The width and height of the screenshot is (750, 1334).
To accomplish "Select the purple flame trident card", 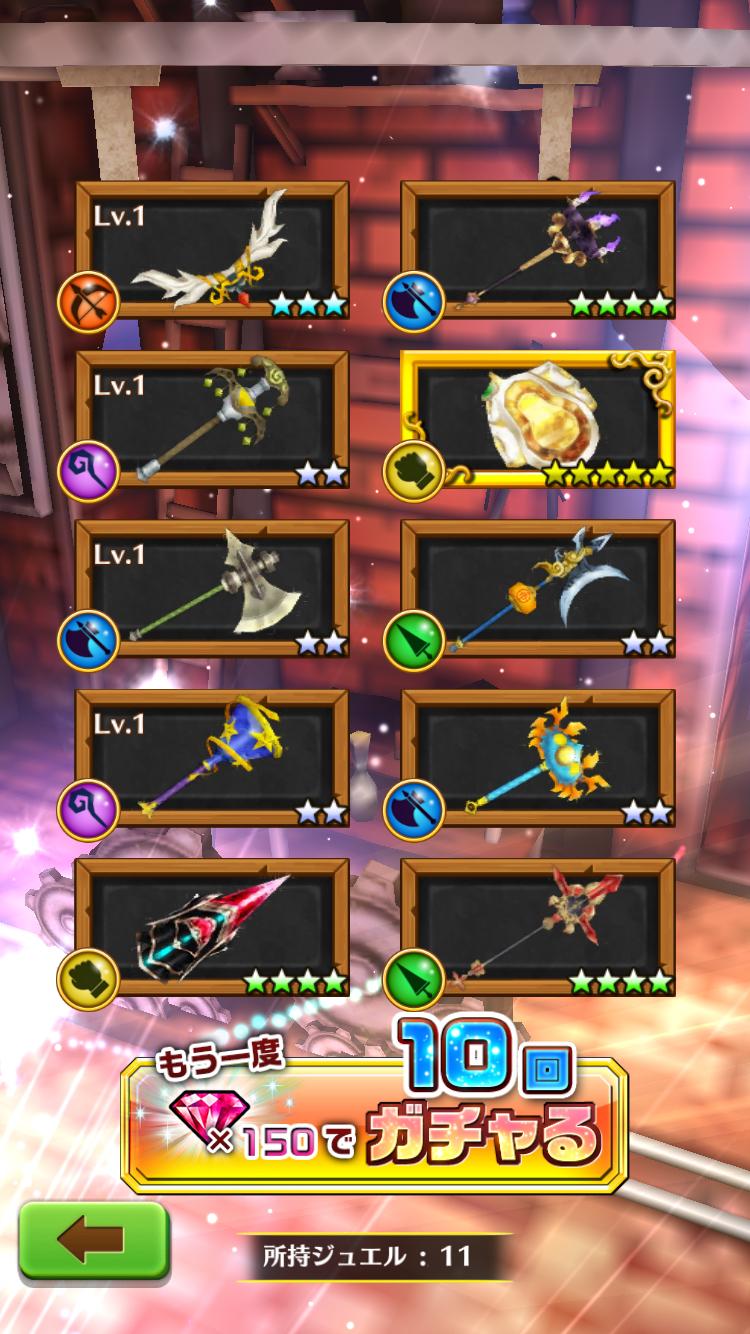I will pos(538,250).
